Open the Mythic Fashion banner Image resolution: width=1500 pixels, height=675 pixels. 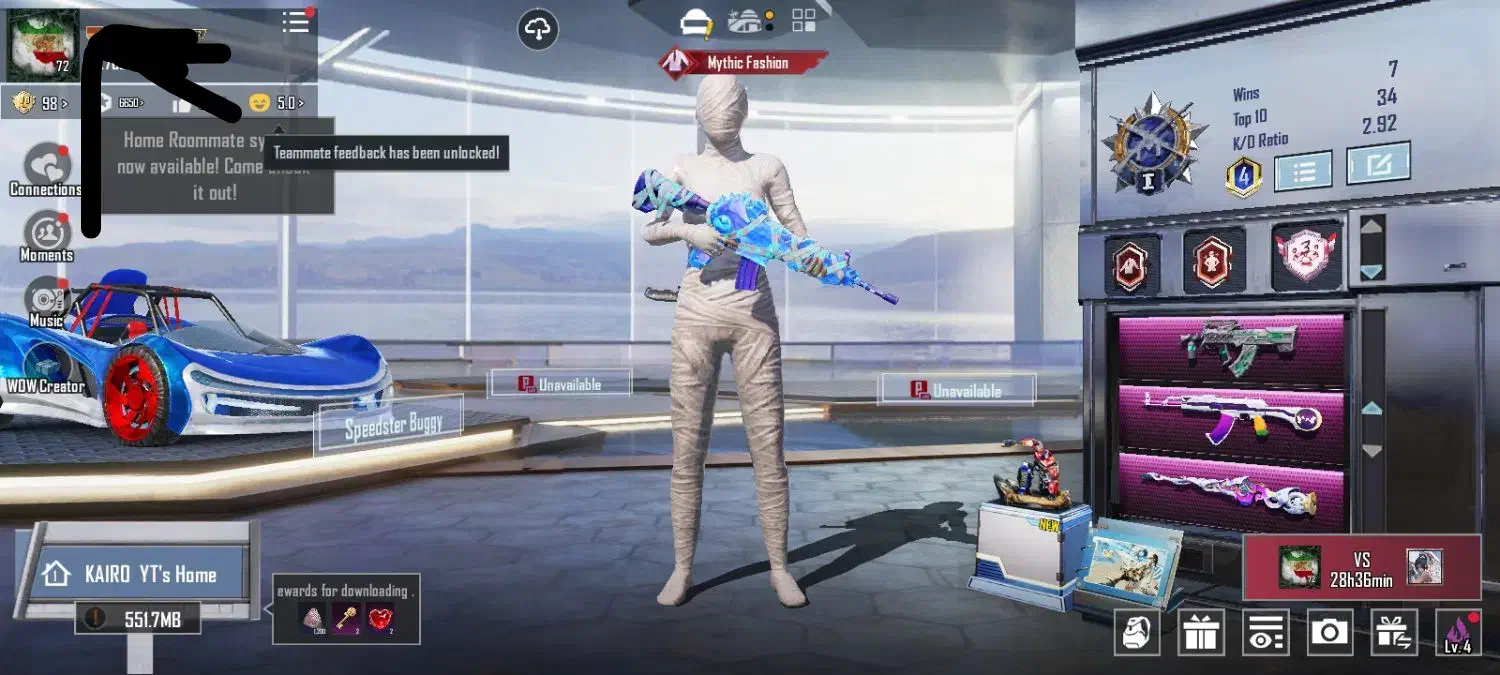tap(743, 63)
